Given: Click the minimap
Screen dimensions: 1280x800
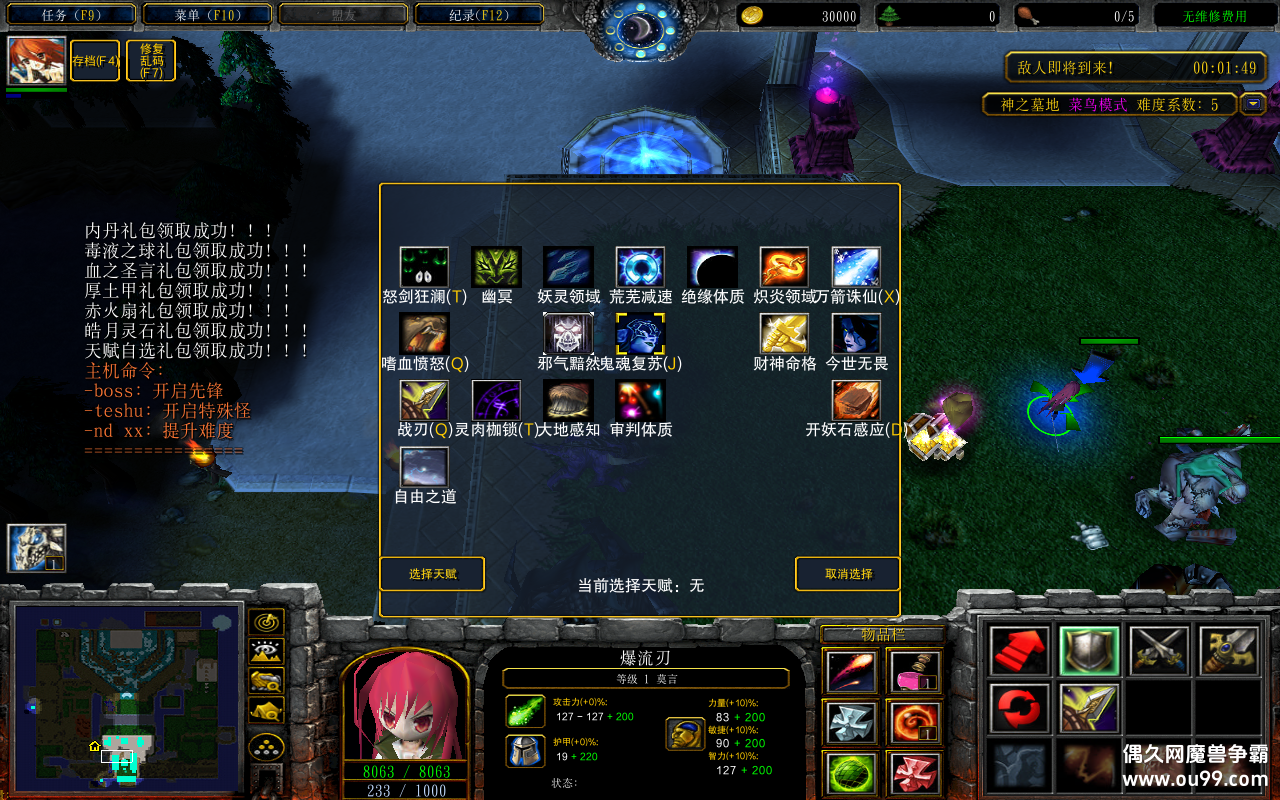Looking at the screenshot, I should coord(127,695).
